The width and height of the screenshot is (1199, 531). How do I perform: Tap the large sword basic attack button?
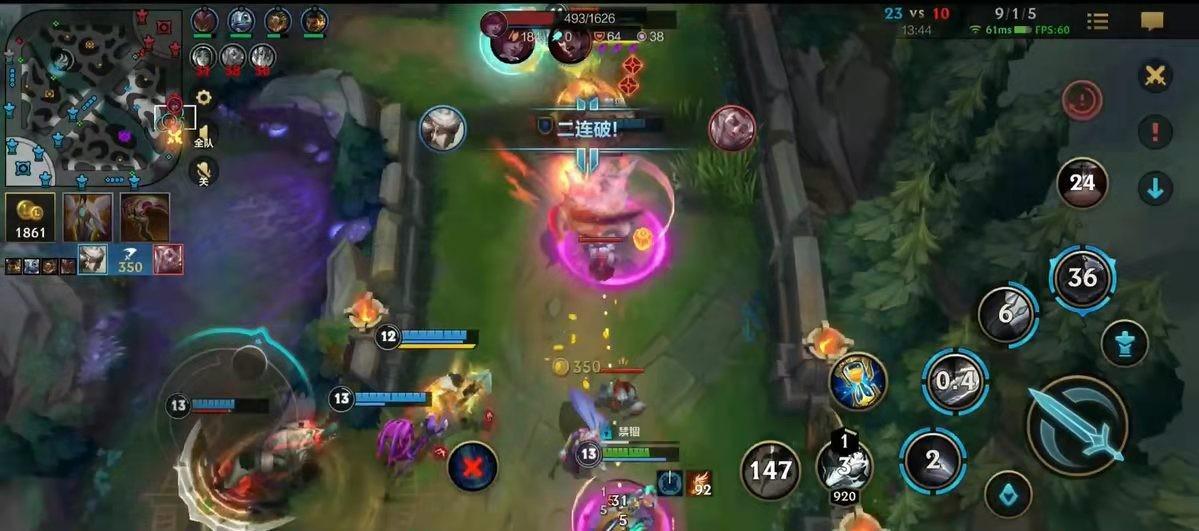pos(1077,425)
